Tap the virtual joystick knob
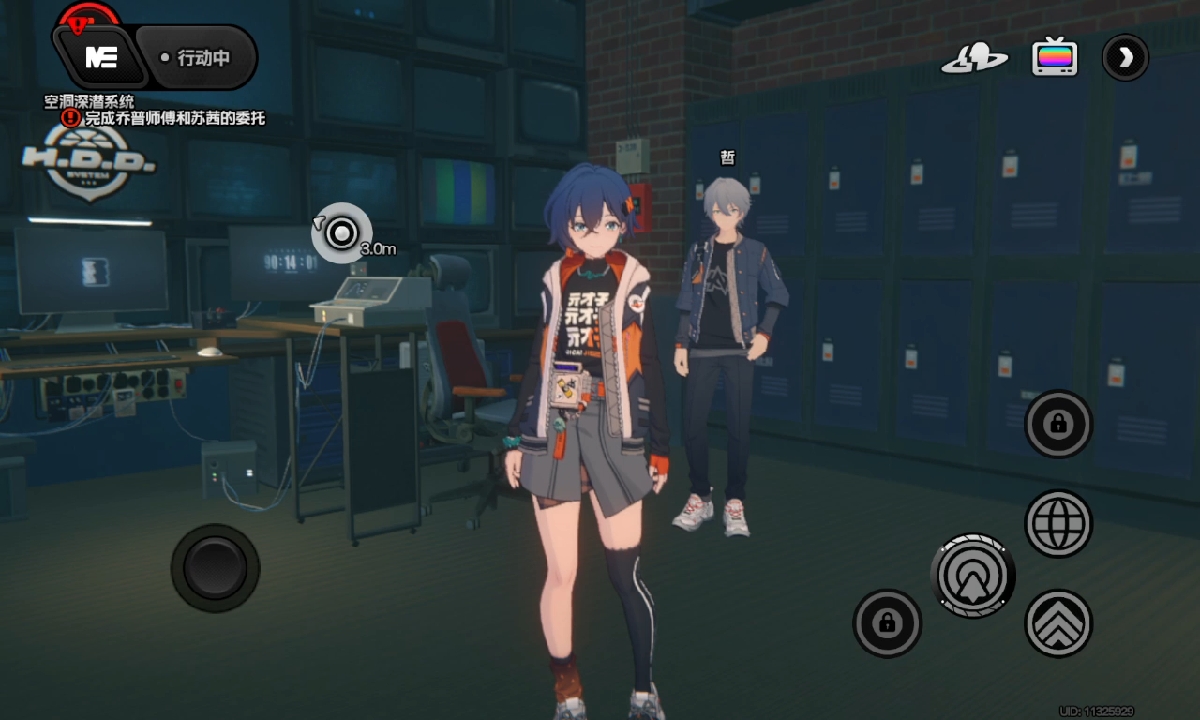 coord(215,568)
